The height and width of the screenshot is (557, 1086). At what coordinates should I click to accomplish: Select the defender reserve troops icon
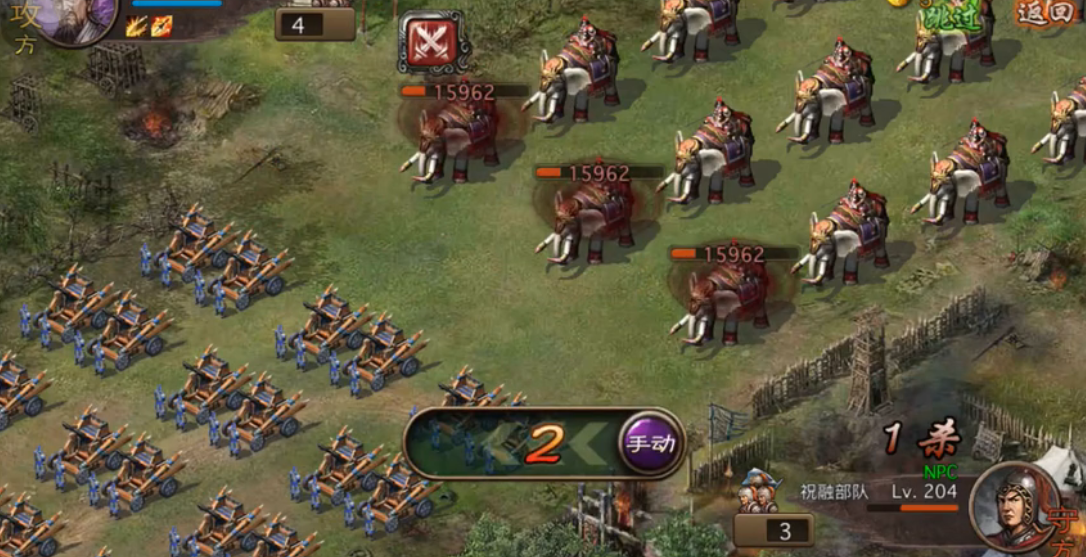[760, 494]
